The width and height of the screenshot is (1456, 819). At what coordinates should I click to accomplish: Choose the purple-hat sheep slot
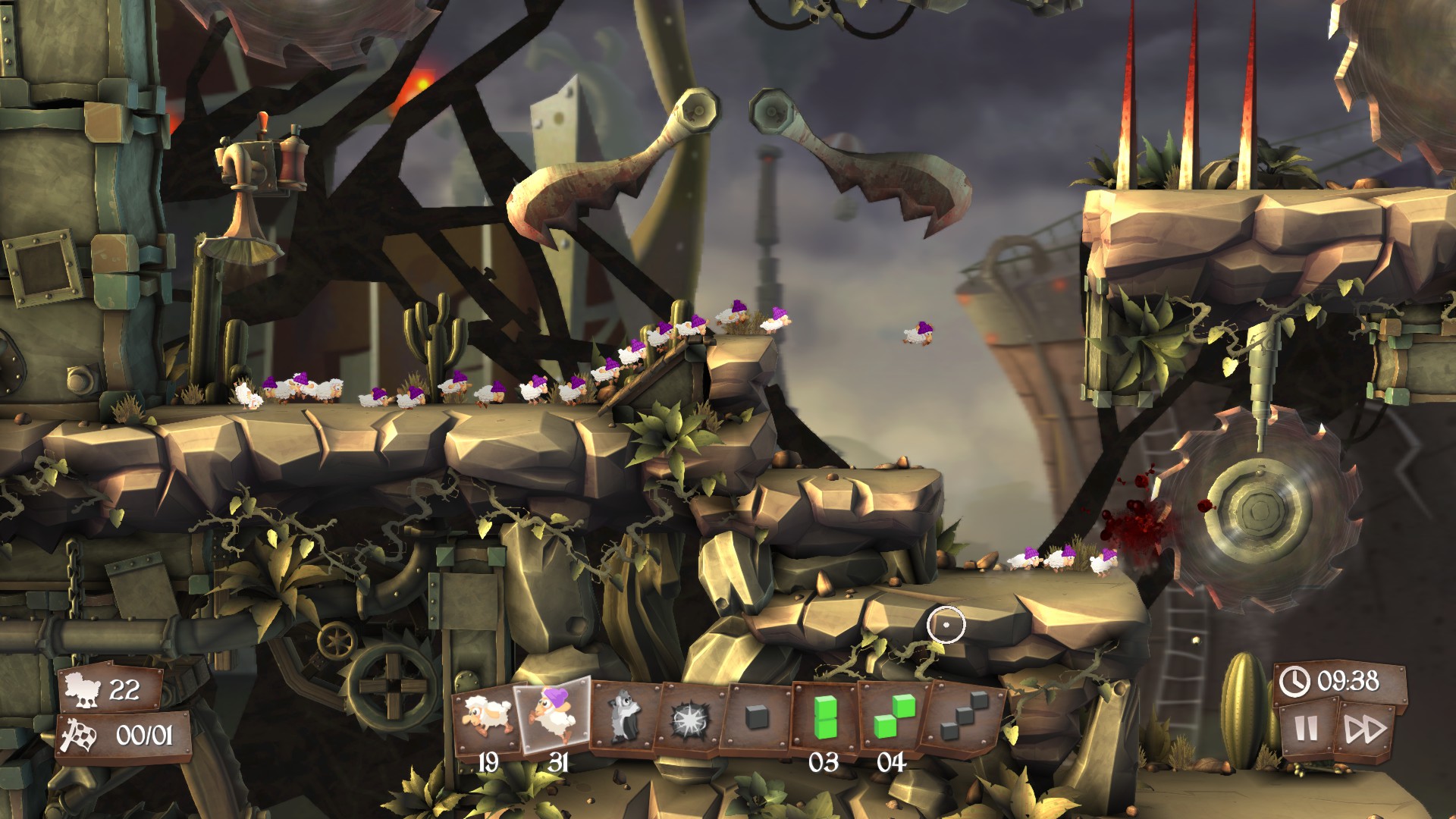[553, 716]
